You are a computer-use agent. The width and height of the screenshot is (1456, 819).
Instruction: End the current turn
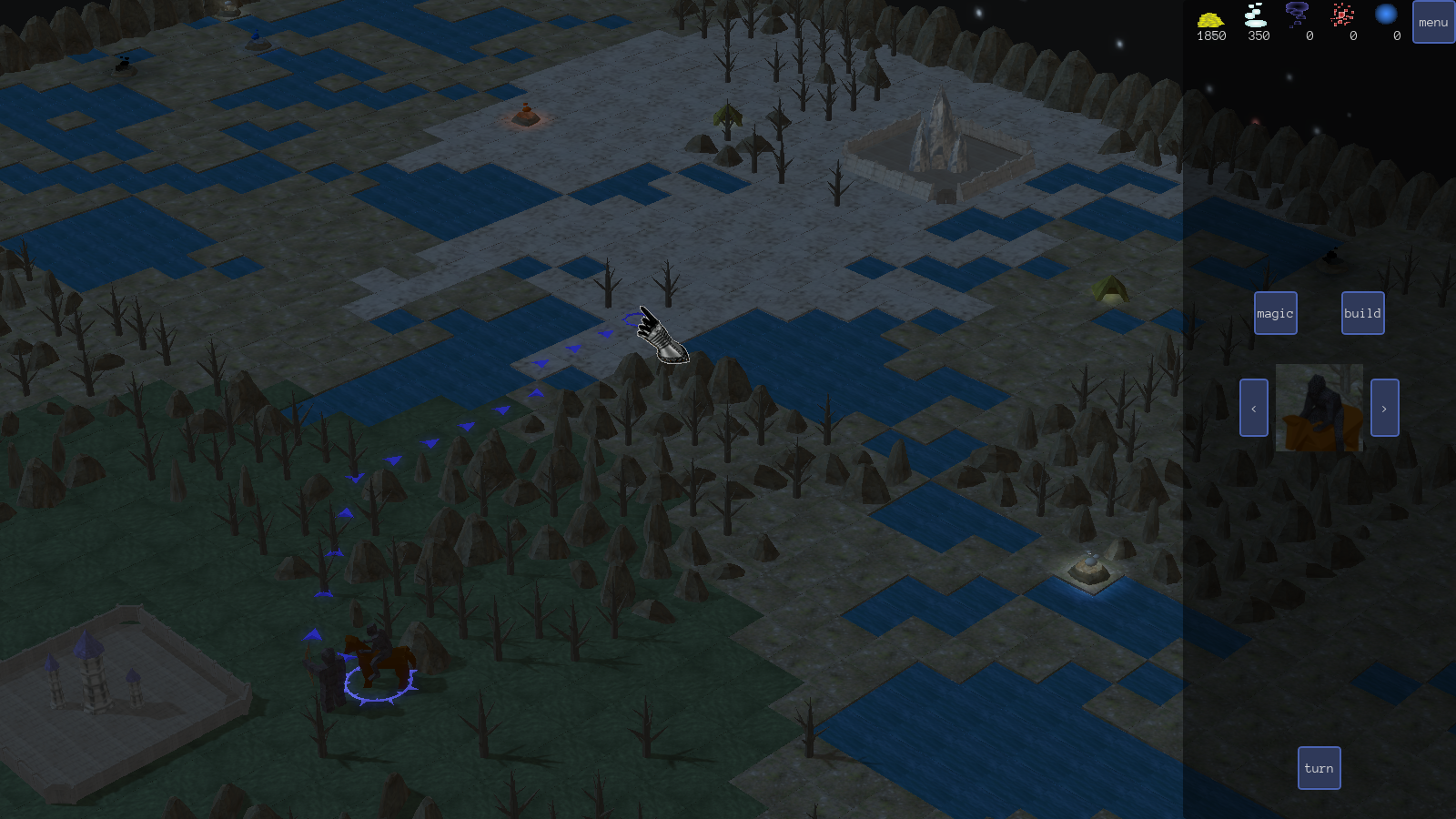tap(1319, 768)
